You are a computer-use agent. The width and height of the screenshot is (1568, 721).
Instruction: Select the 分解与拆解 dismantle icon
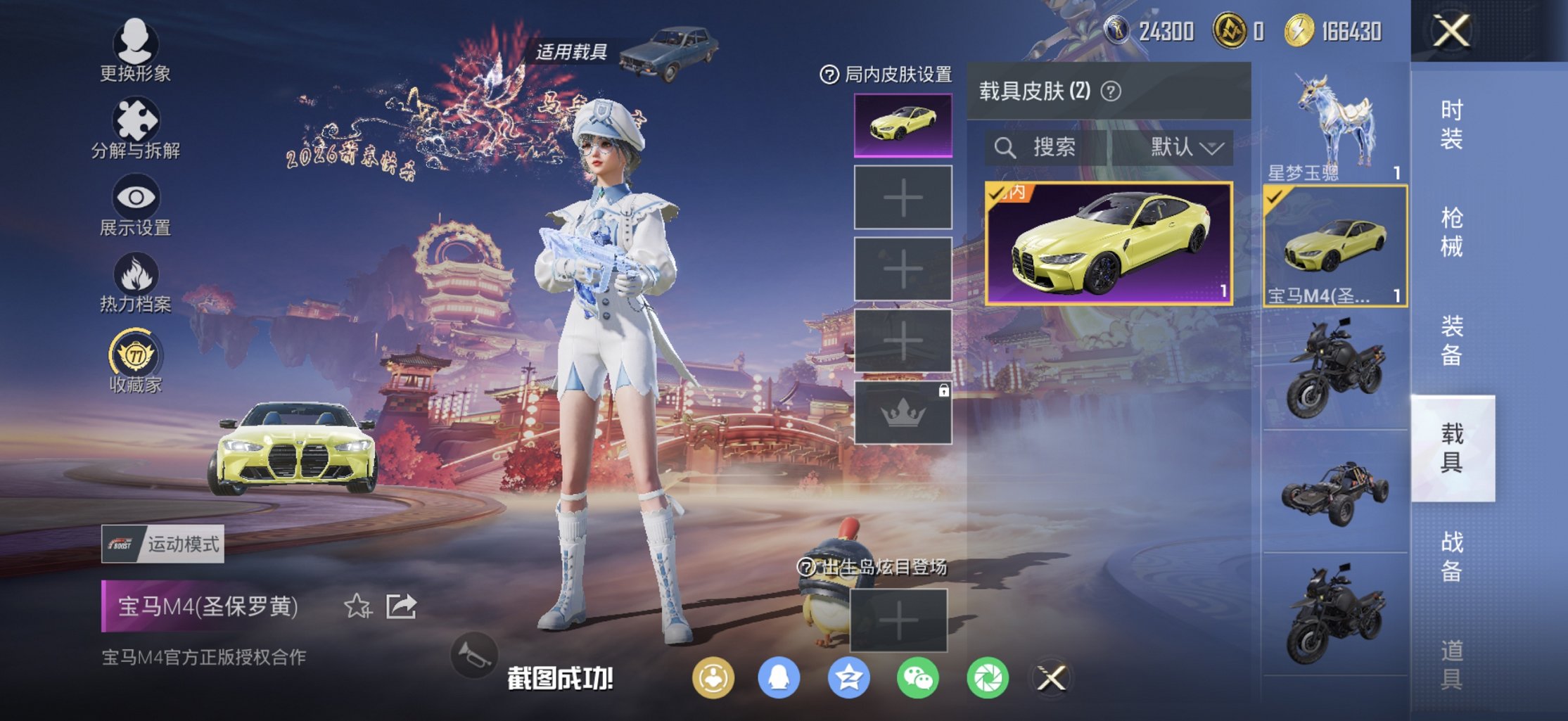pos(136,117)
